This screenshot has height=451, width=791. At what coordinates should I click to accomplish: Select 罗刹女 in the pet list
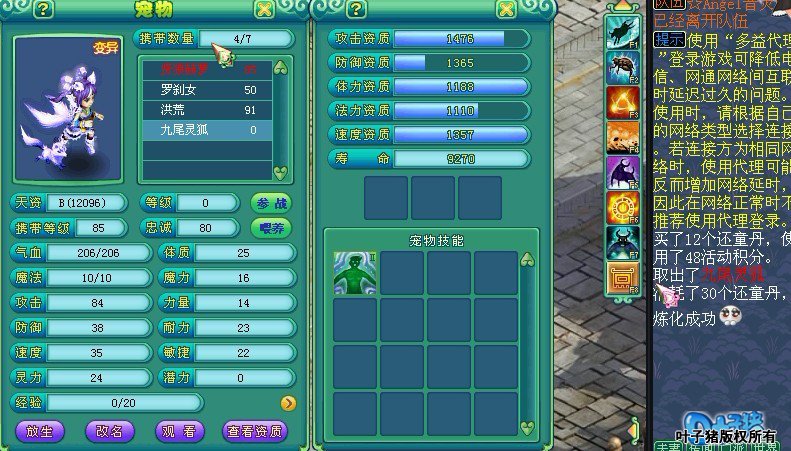point(205,90)
